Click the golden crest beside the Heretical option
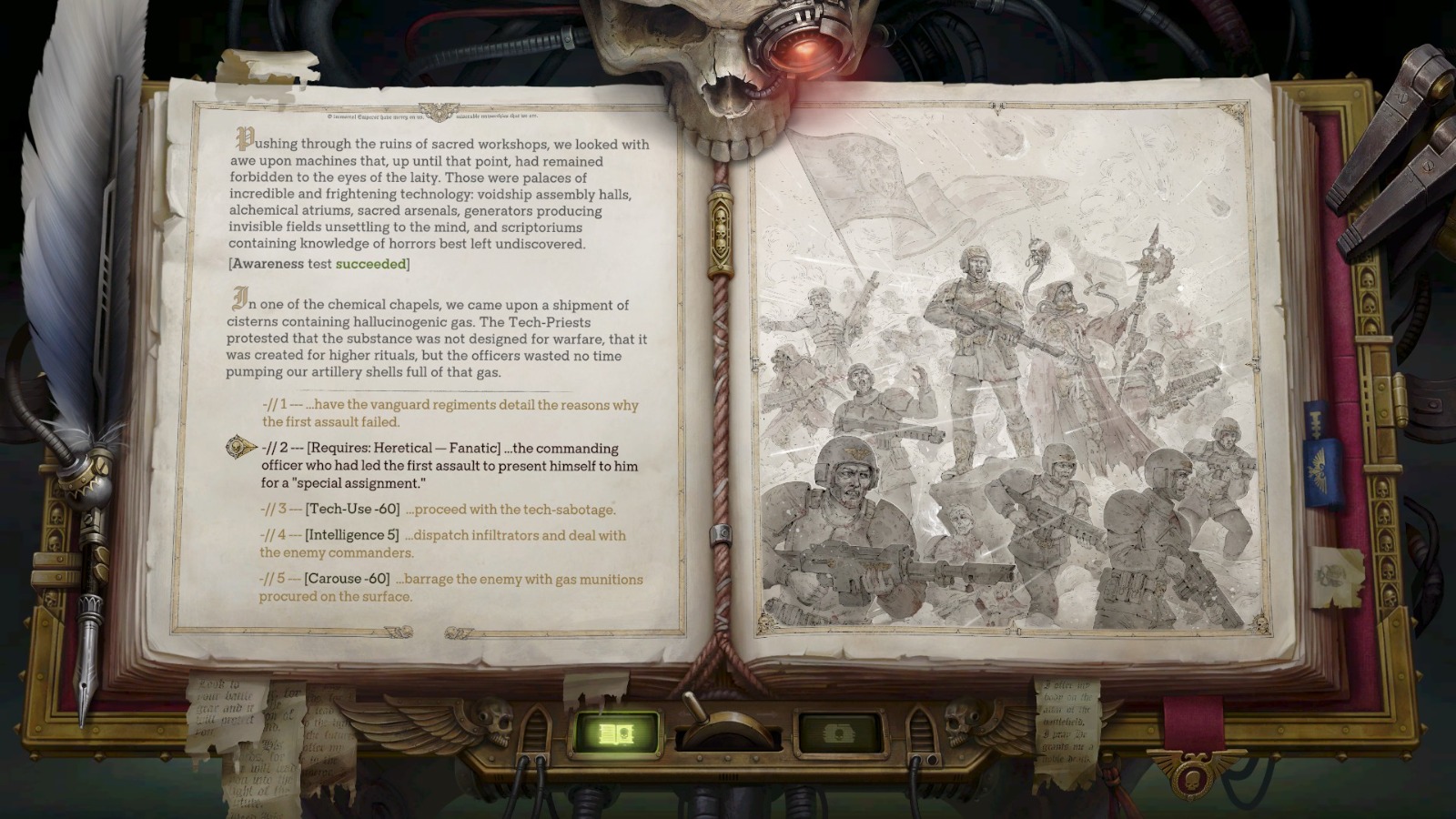Image resolution: width=1456 pixels, height=819 pixels. (235, 448)
